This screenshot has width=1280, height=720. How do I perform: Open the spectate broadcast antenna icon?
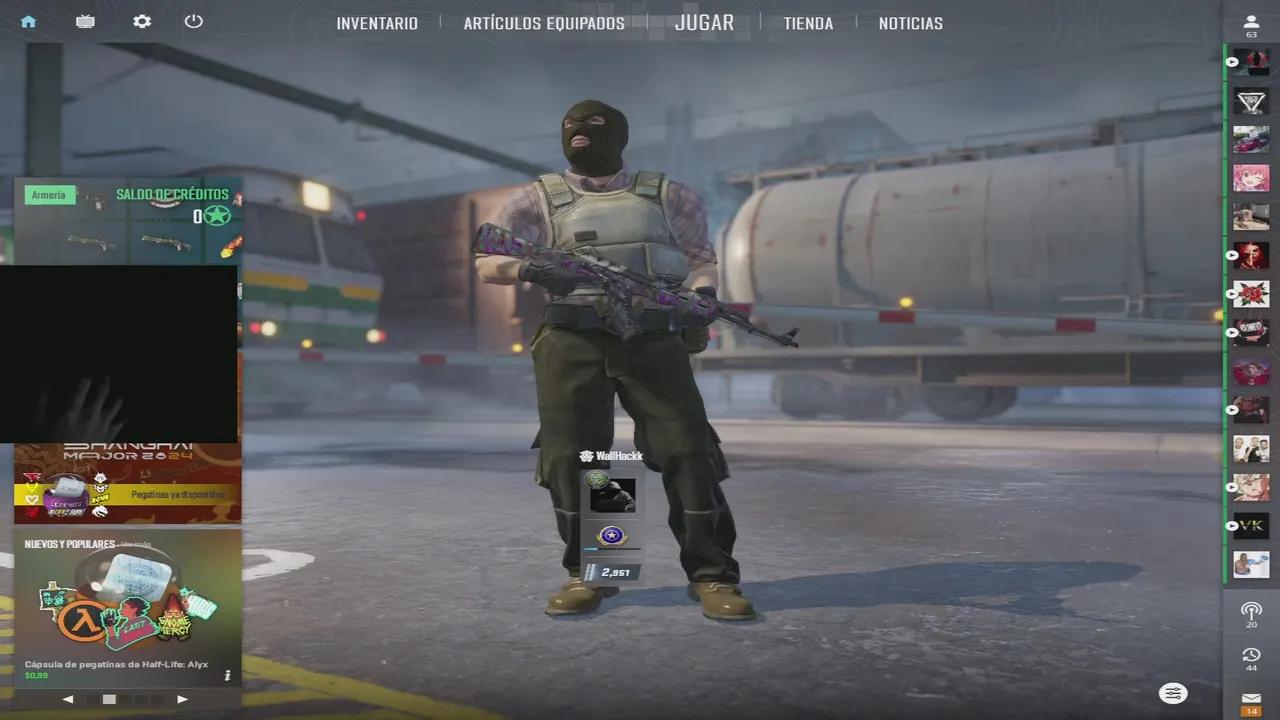pos(1250,610)
